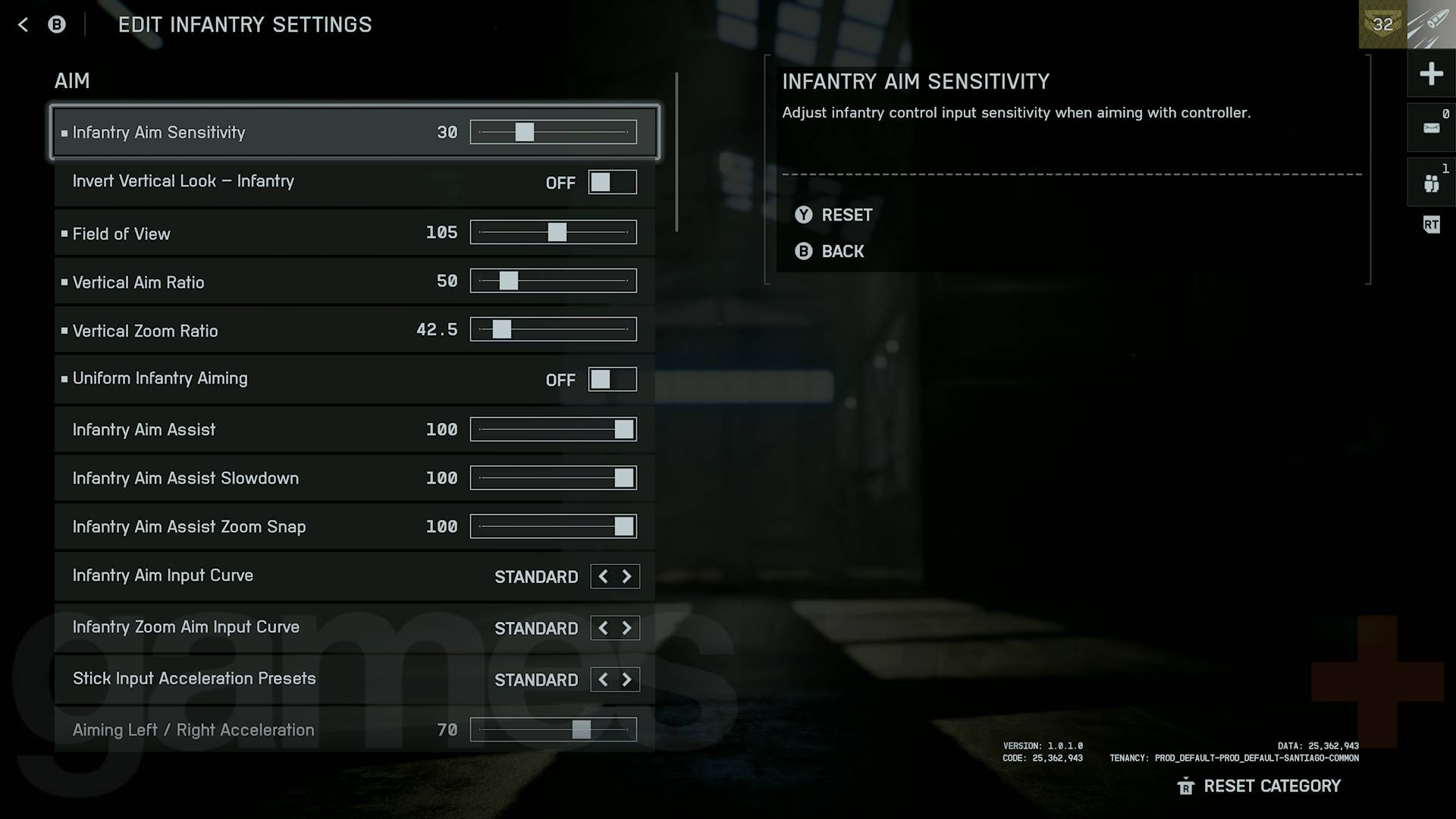Click previous arrow for Infantry Zoom Aim Input Curve

(603, 628)
